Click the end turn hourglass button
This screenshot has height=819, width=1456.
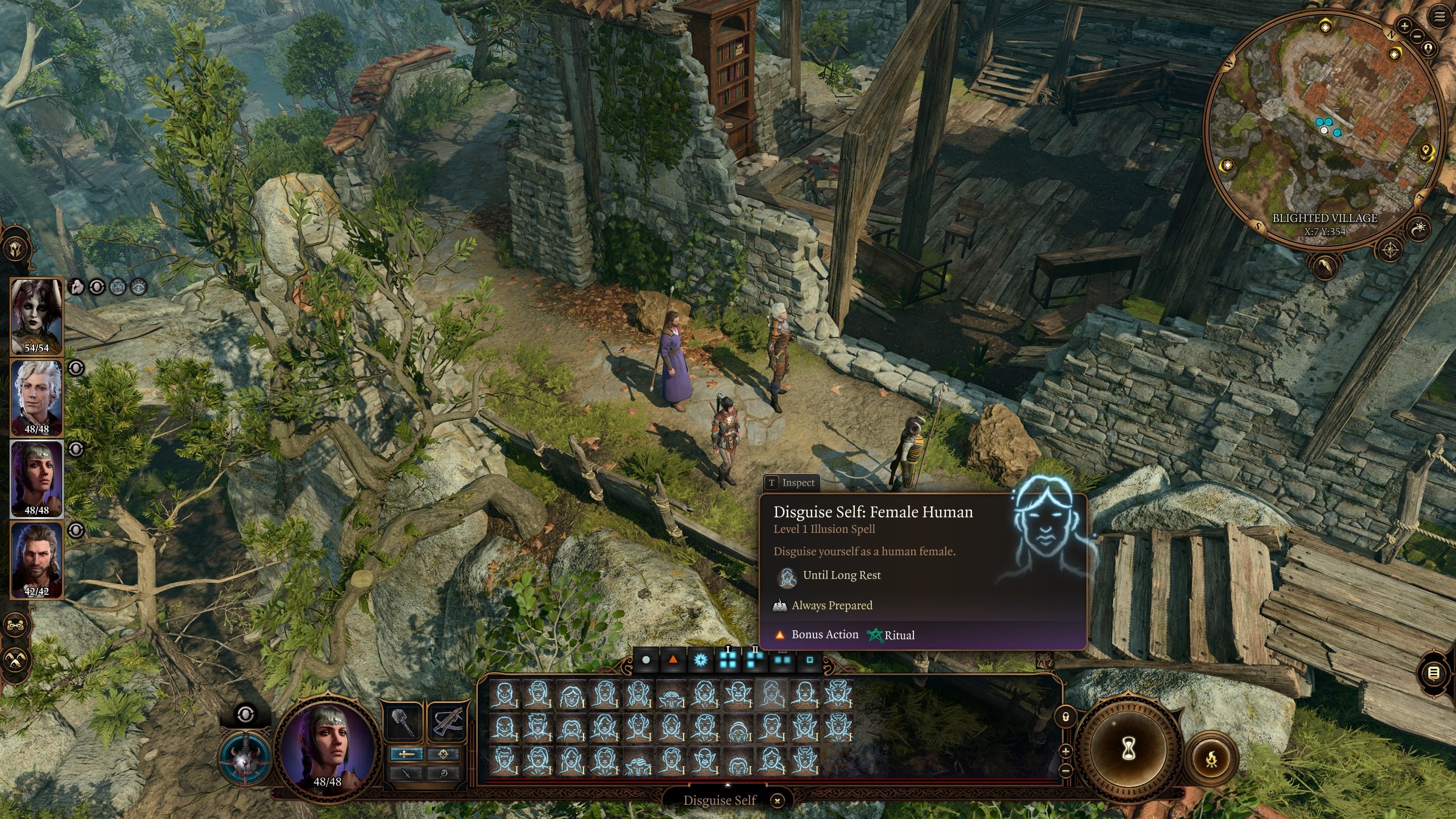coord(1129,749)
